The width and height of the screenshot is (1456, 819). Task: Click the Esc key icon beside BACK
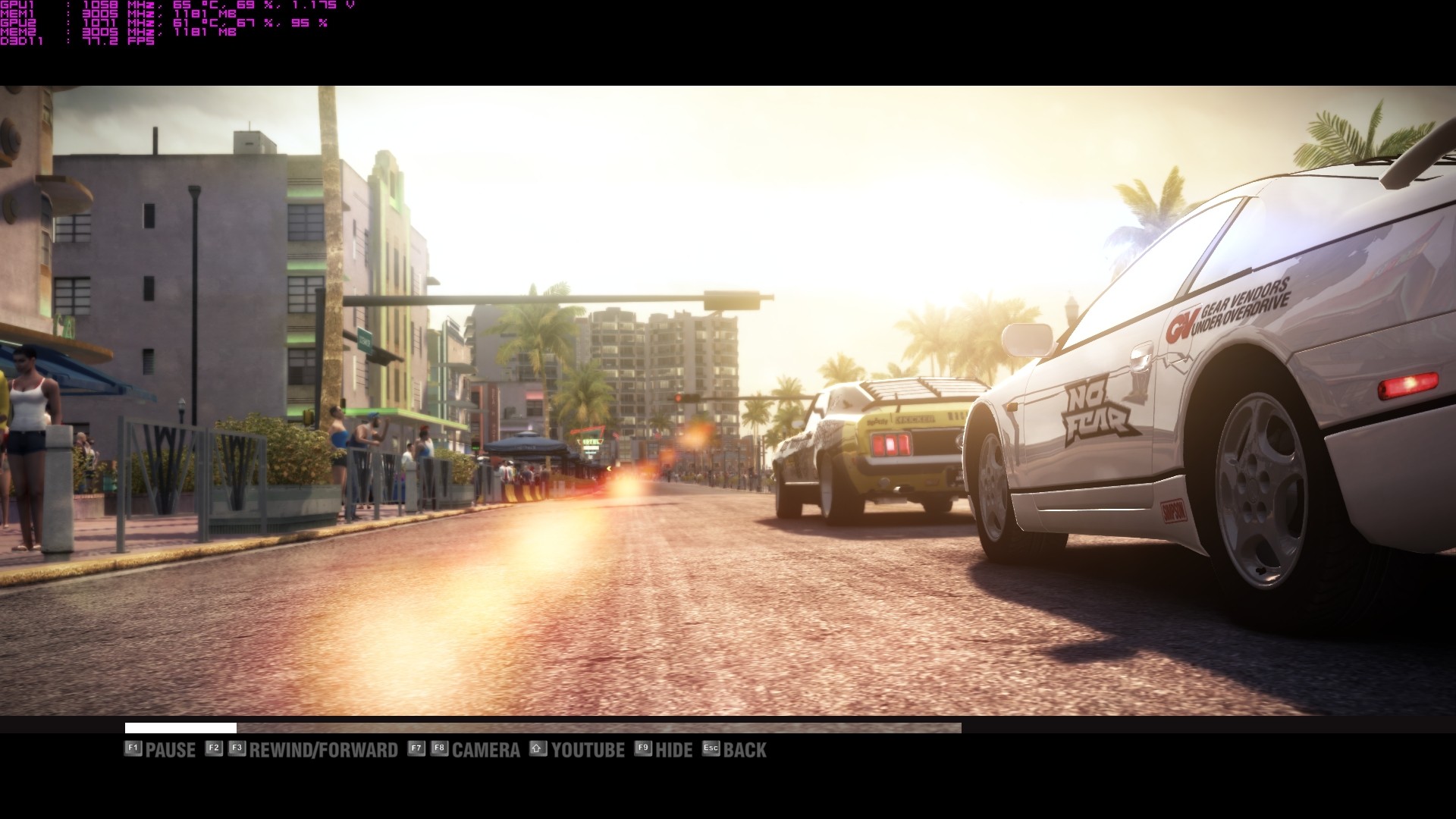point(710,748)
